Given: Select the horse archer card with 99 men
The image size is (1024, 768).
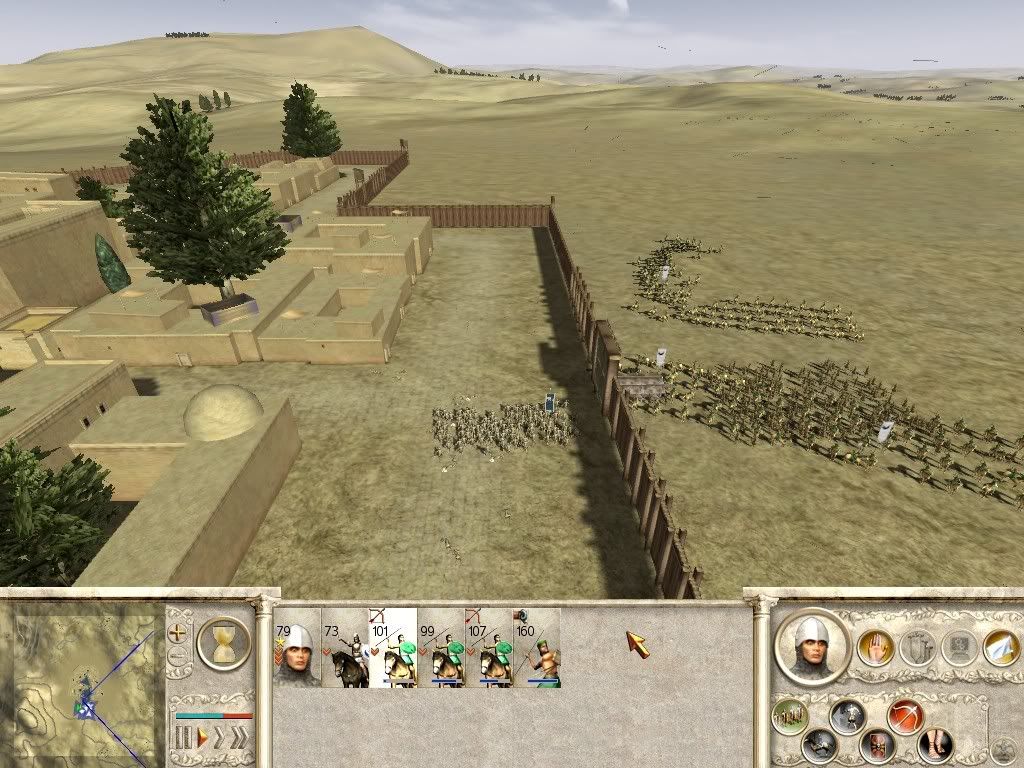Looking at the screenshot, I should click(441, 648).
